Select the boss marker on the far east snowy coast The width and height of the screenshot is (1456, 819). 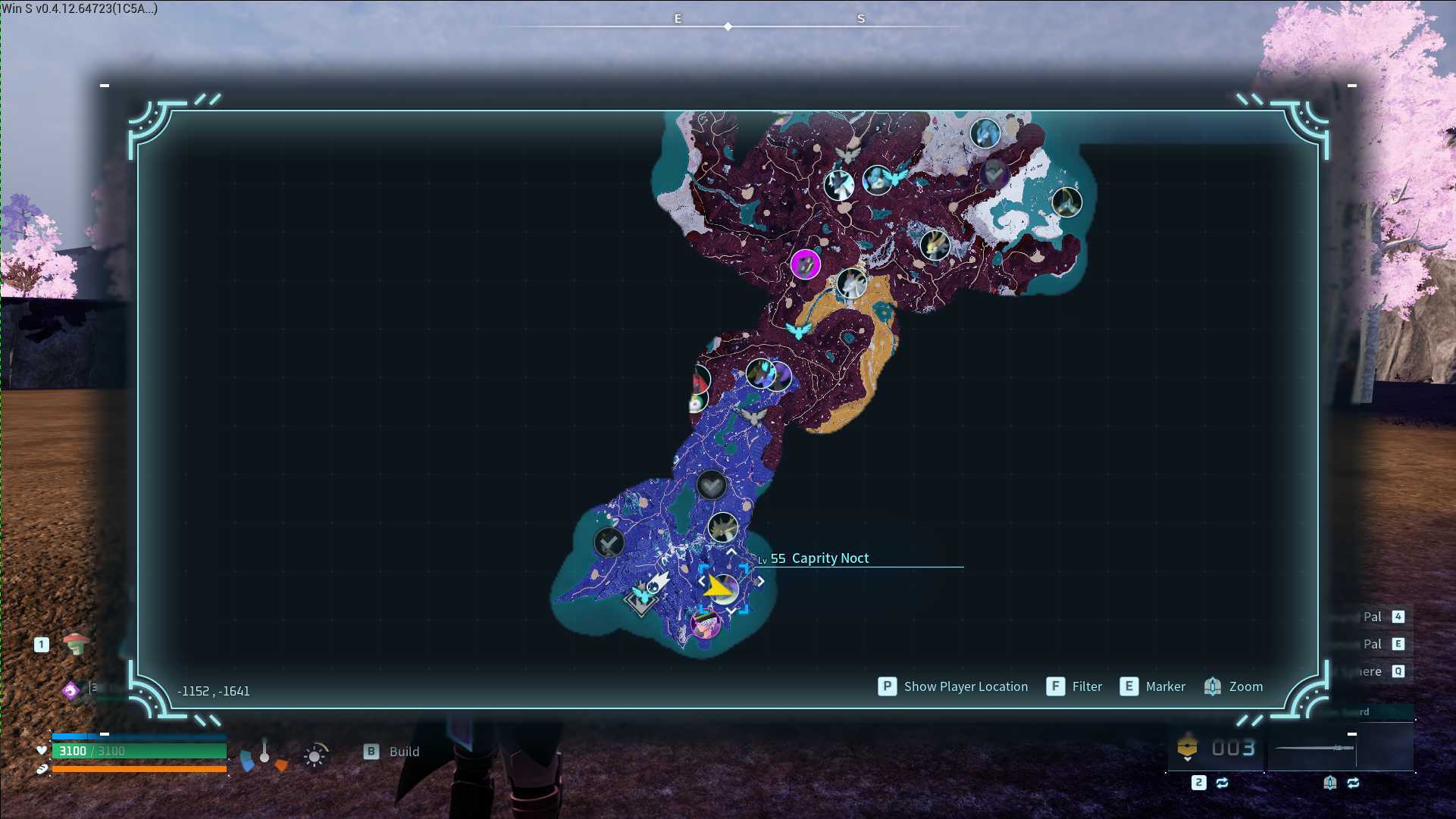[1066, 202]
